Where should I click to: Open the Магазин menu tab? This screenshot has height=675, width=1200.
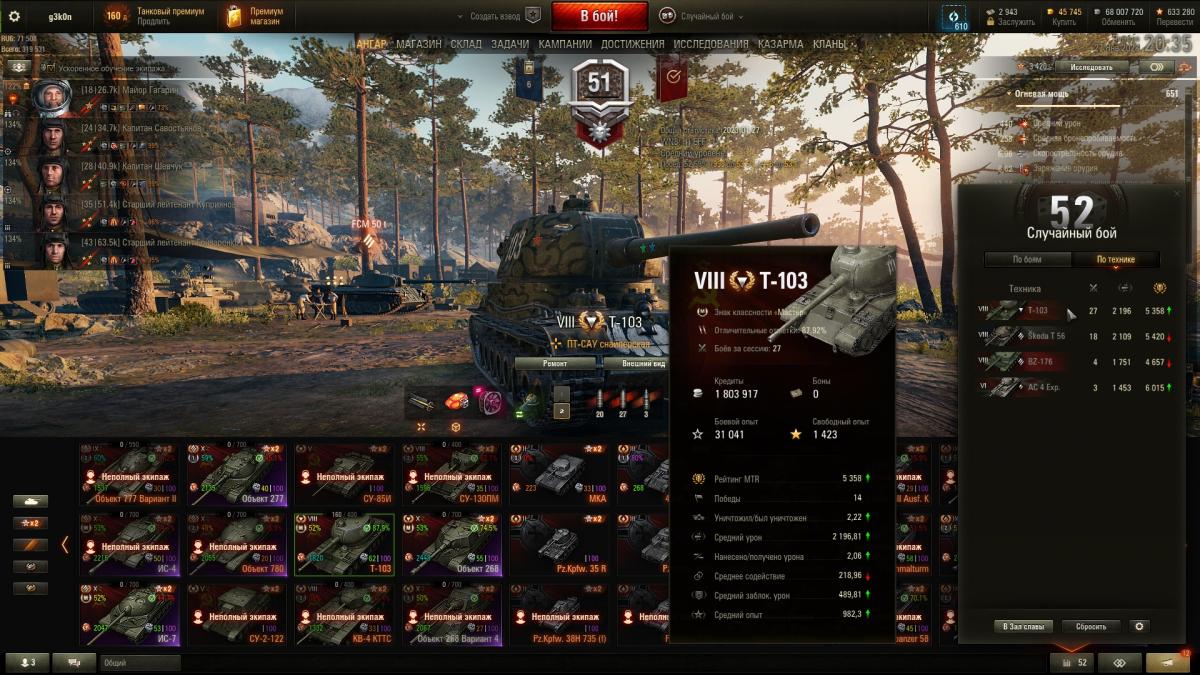418,44
